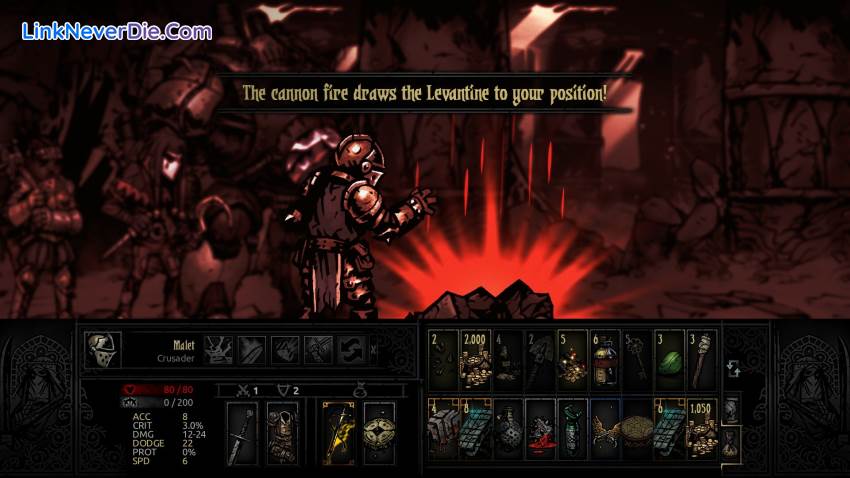Select Malet the Crusader's helmet portrait

(x=103, y=348)
